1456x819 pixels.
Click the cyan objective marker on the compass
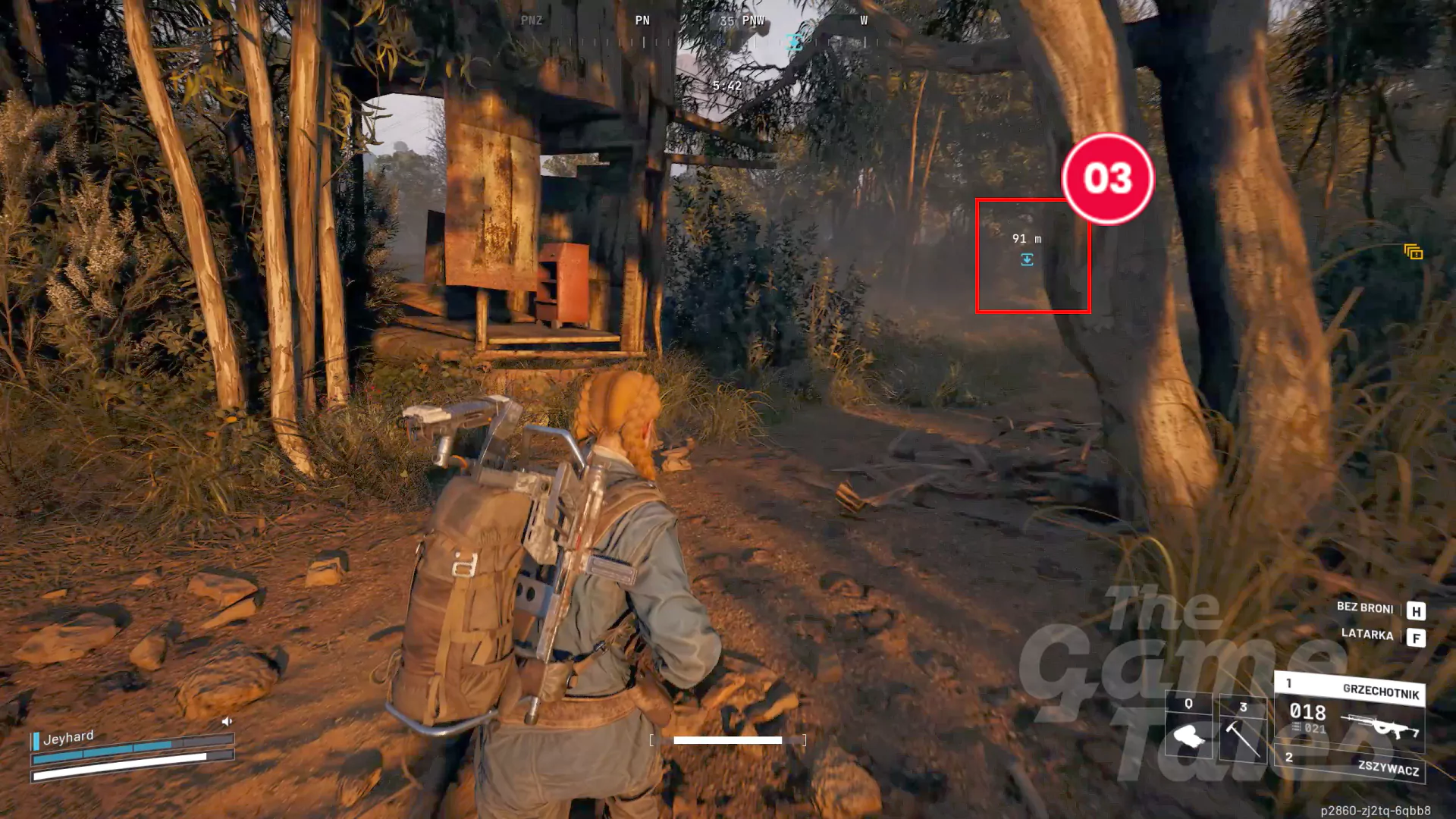[794, 42]
